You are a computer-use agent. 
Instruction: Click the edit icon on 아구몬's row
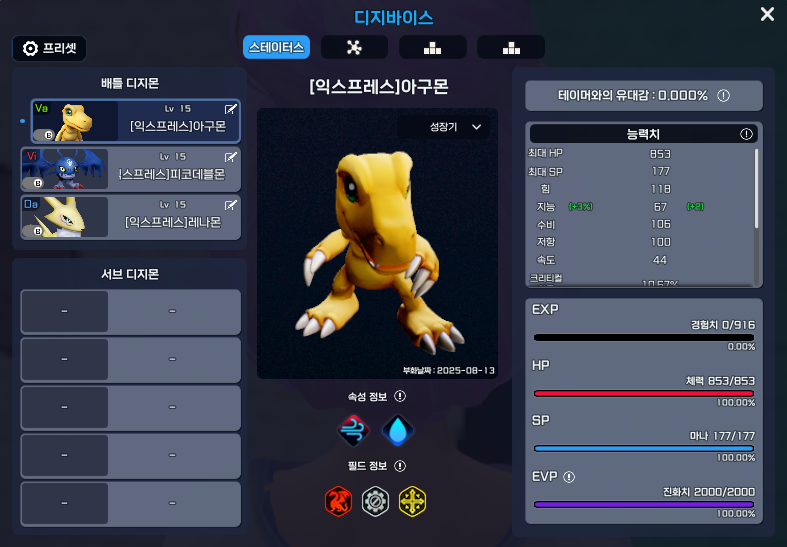pos(231,108)
